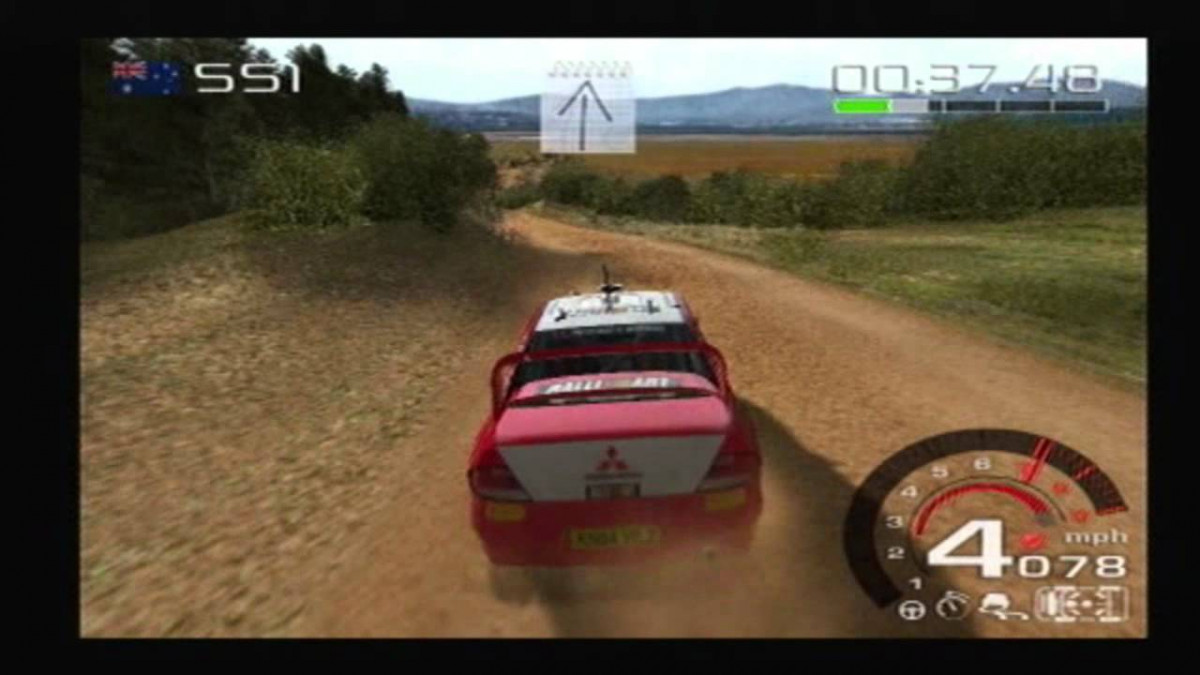Click the straight-ahead pace note arrow
The width and height of the screenshot is (1200, 675).
click(588, 106)
